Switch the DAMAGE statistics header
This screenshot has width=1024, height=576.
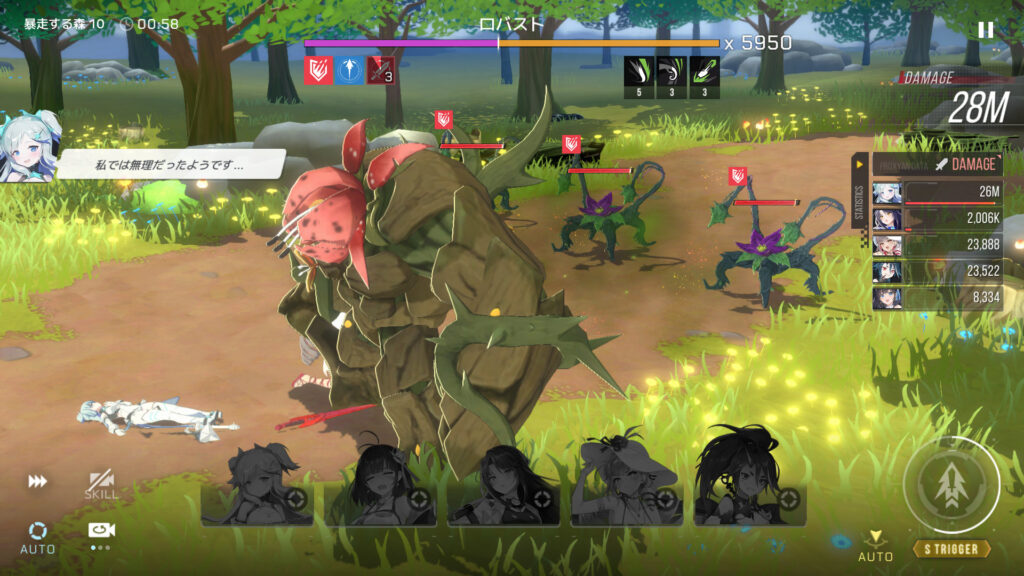[x=937, y=164]
